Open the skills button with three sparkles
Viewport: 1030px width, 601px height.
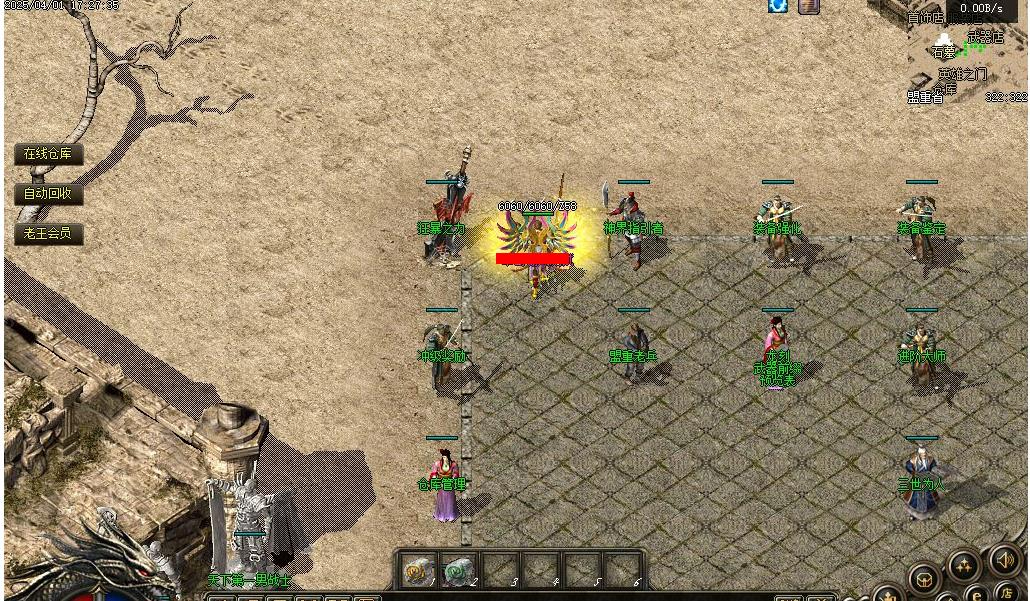click(964, 567)
